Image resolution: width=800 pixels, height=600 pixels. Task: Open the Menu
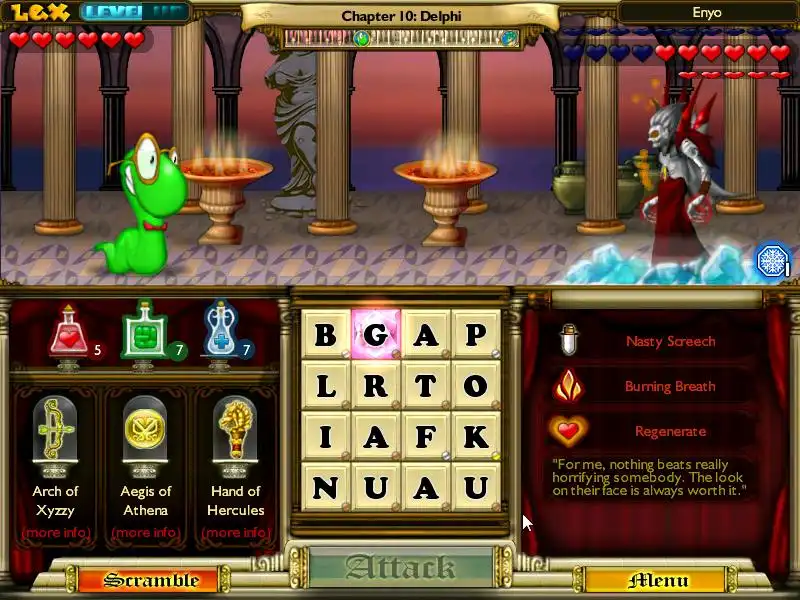coord(657,580)
